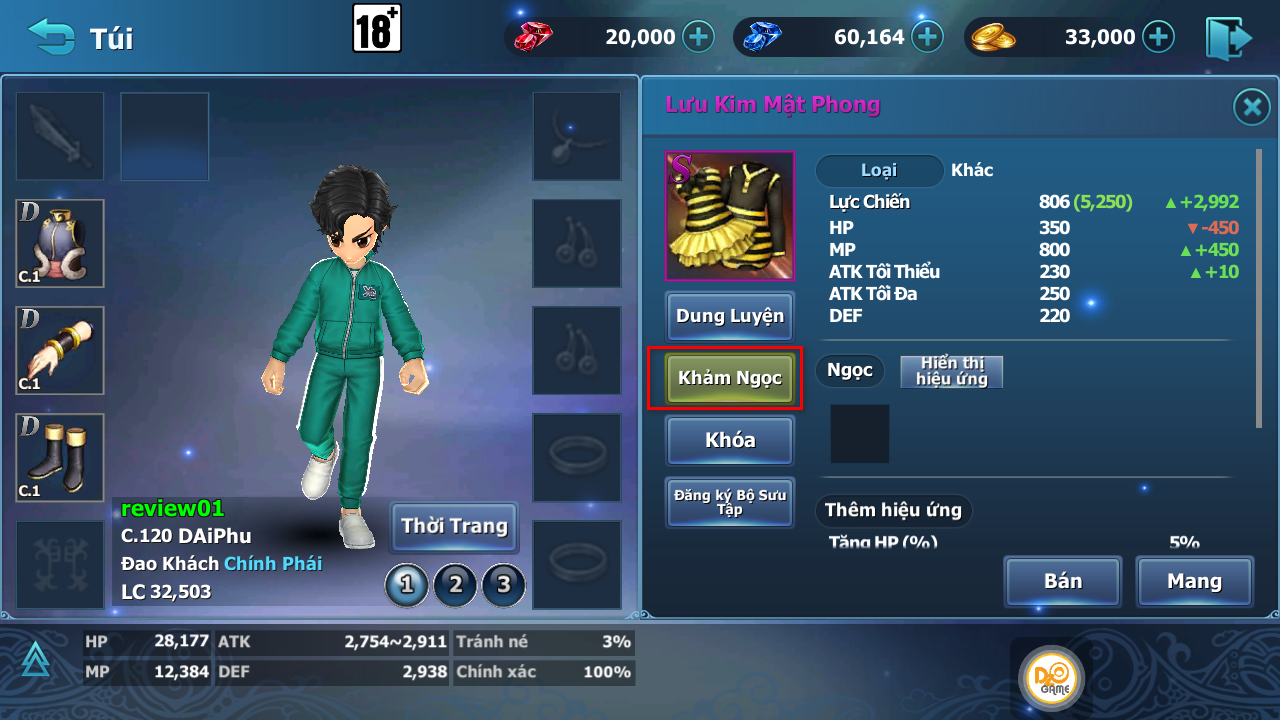Open Dung Luyện for this item
The width and height of the screenshot is (1280, 720).
730,316
